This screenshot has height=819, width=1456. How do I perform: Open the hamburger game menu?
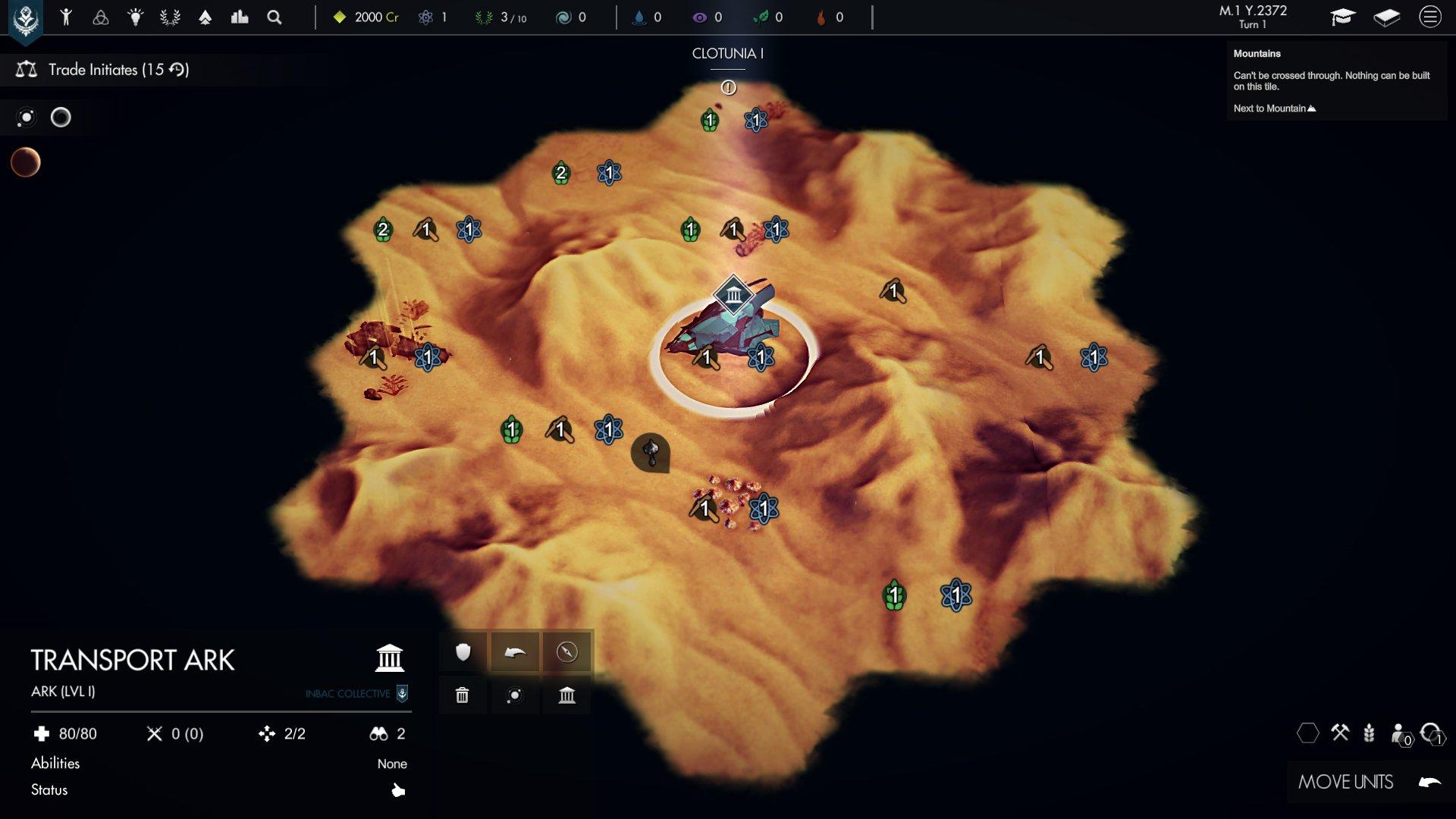coord(1431,17)
